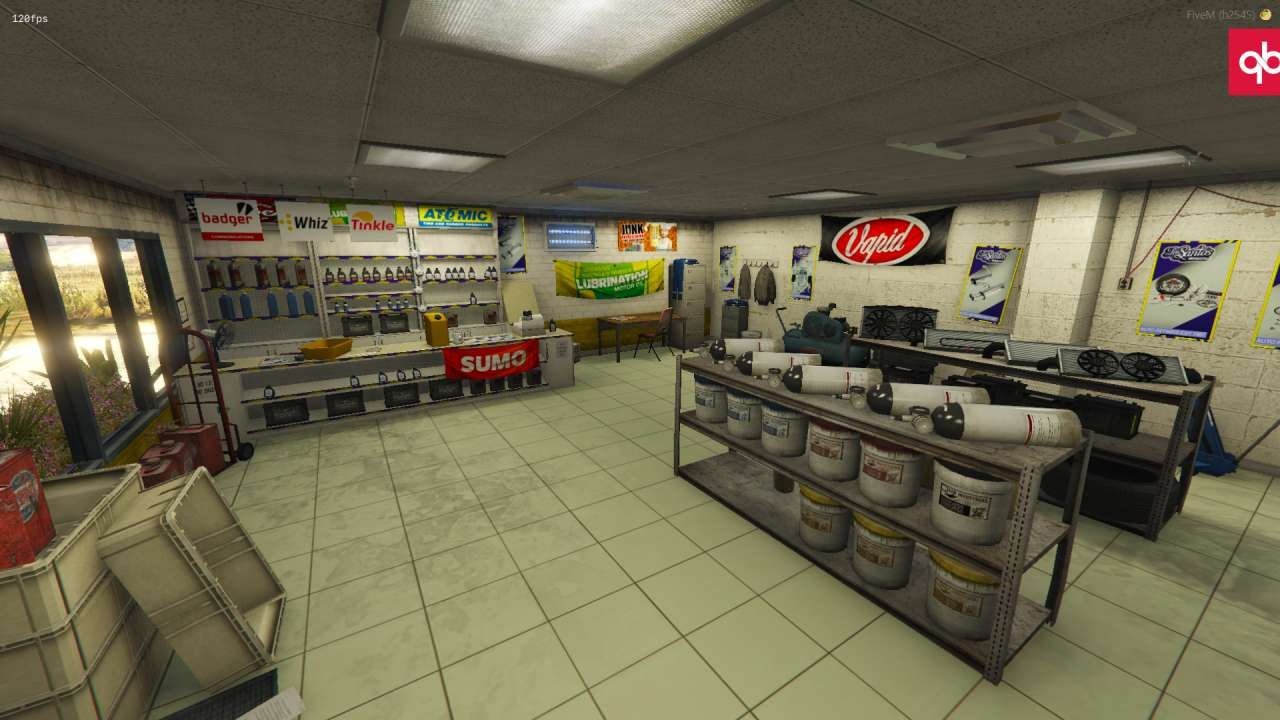Viewport: 1280px width, 720px height.
Task: Click the red qb logo badge
Action: [1255, 62]
